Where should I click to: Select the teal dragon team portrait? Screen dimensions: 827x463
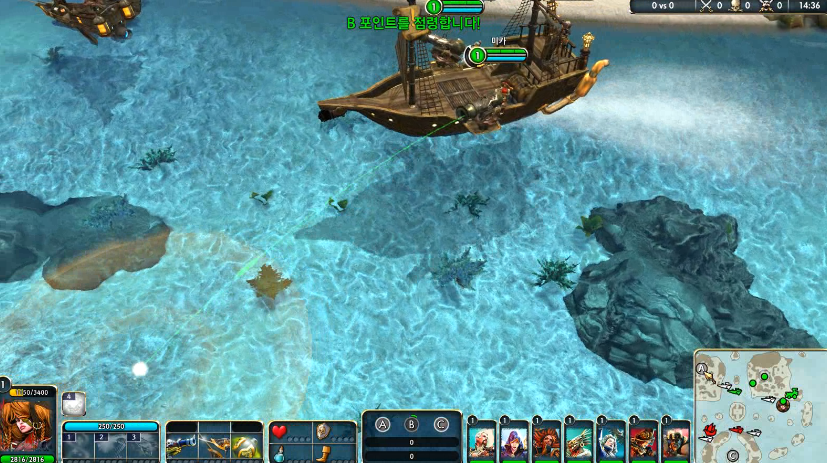click(x=579, y=441)
